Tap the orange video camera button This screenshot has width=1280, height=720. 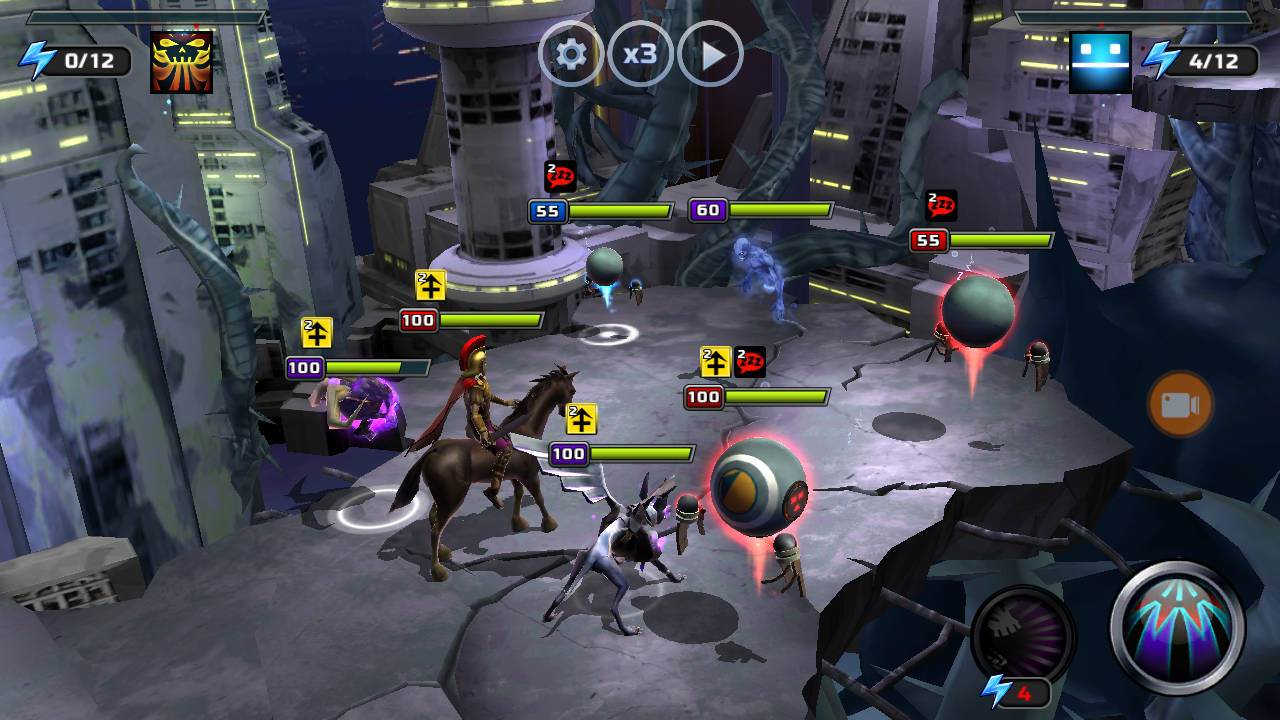1180,404
